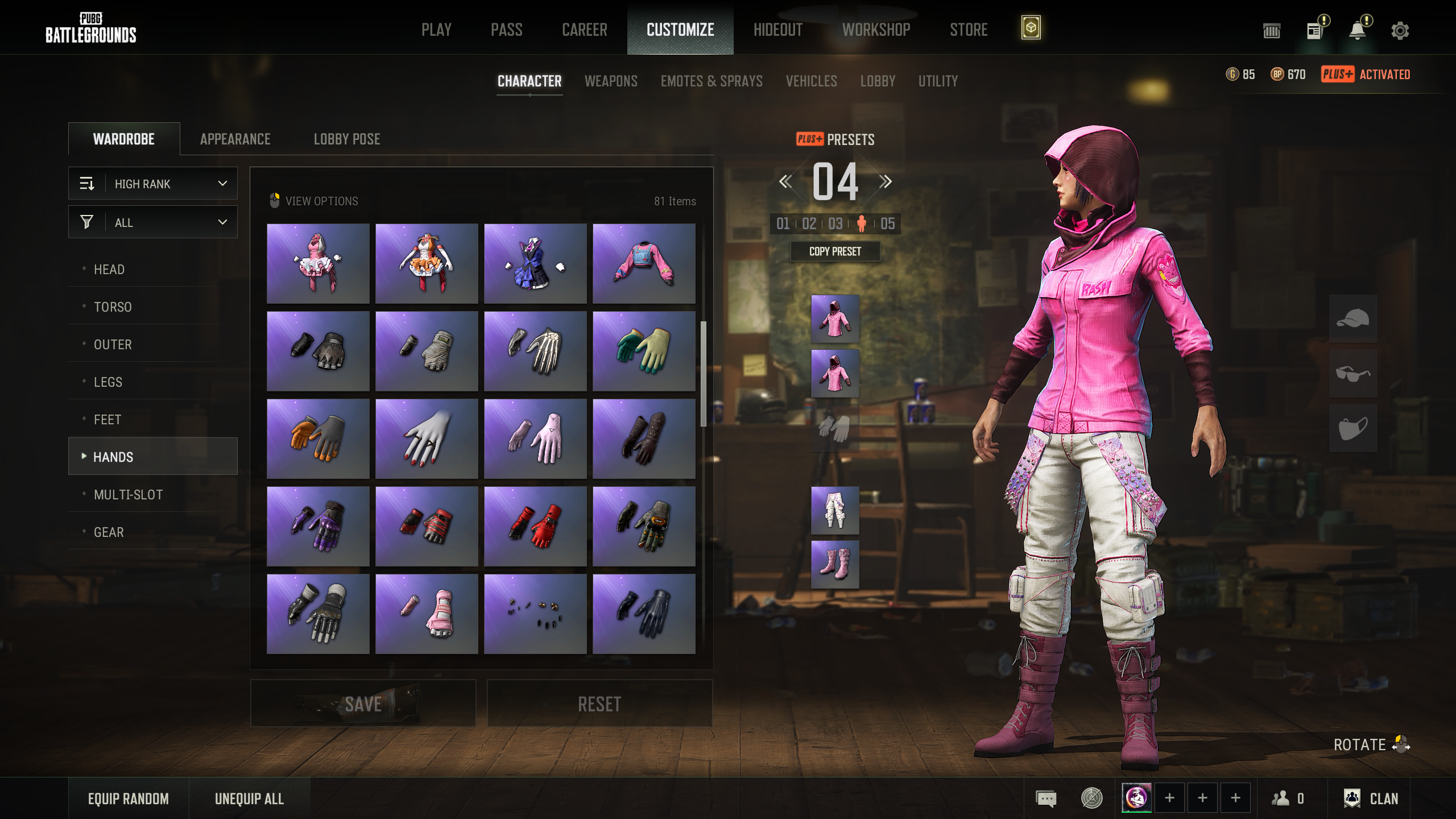The image size is (1456, 819).
Task: Click Equip Random
Action: pos(128,799)
